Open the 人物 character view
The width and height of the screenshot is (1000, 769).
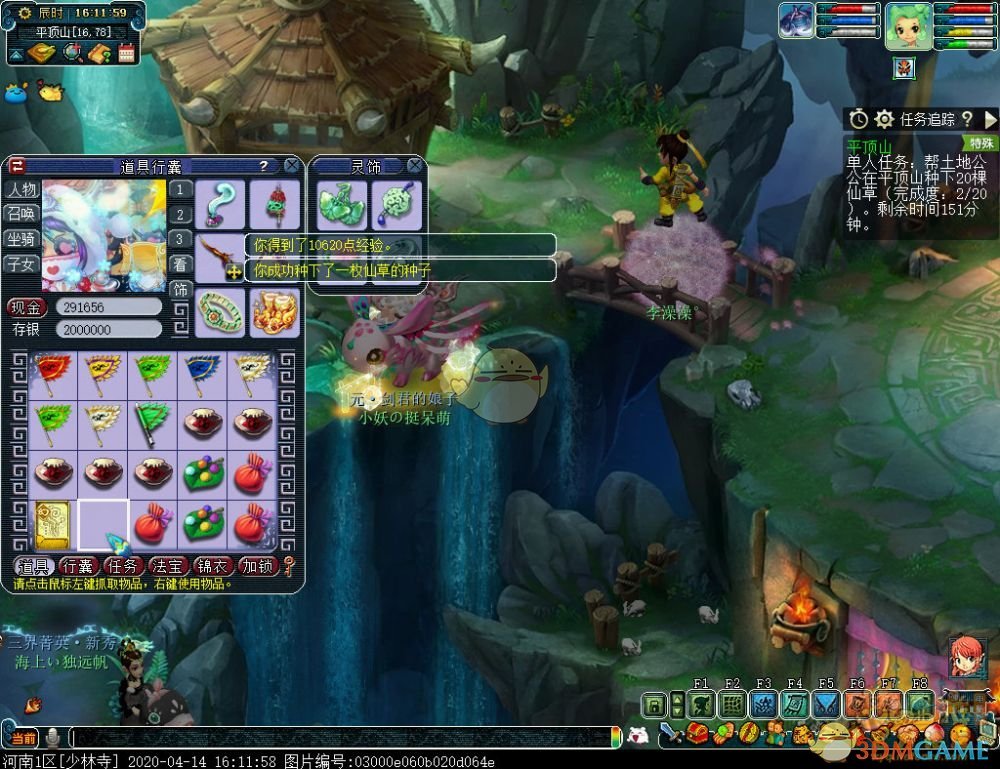(x=21, y=189)
